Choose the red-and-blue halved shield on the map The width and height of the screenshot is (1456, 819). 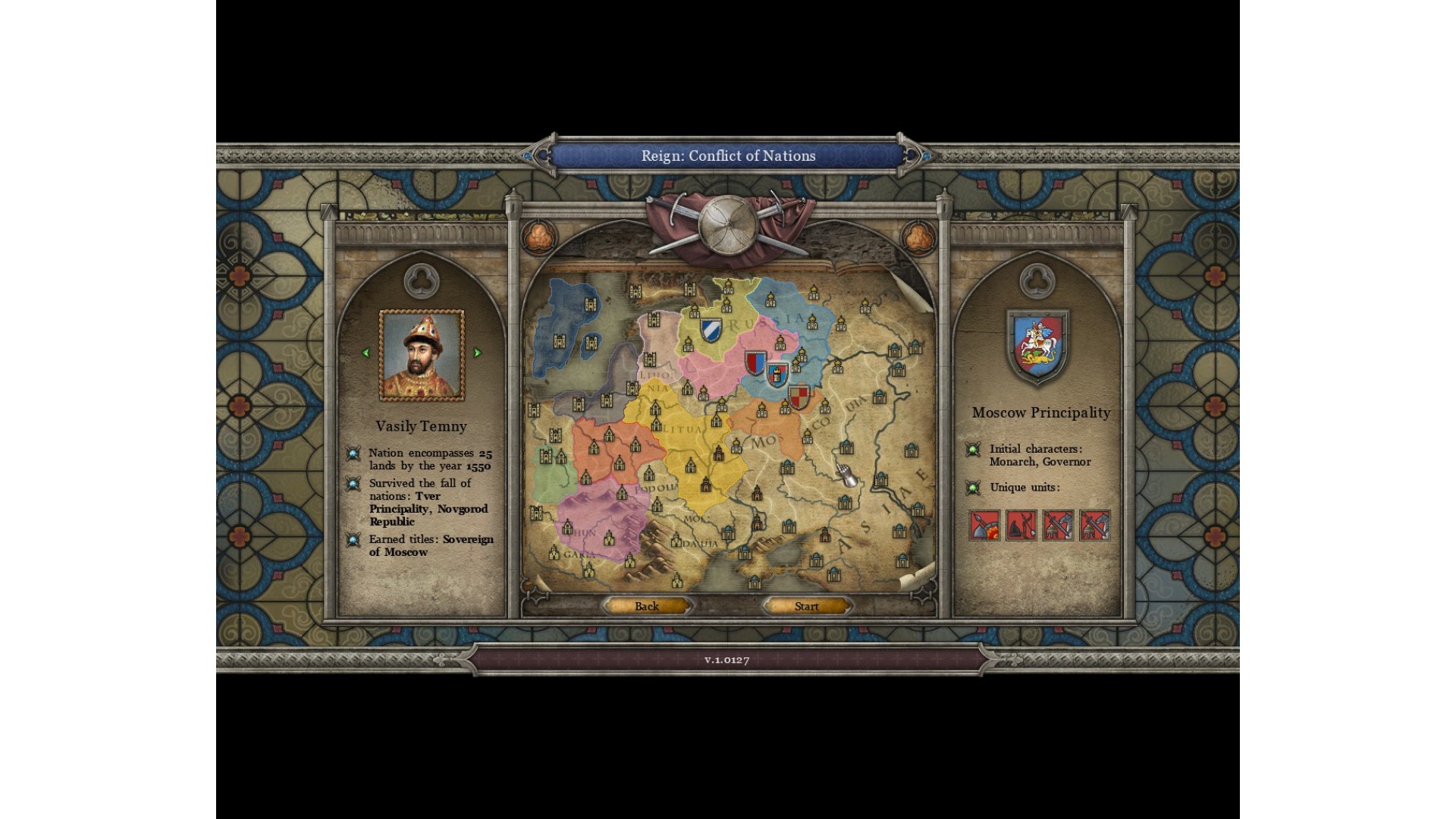(x=755, y=362)
